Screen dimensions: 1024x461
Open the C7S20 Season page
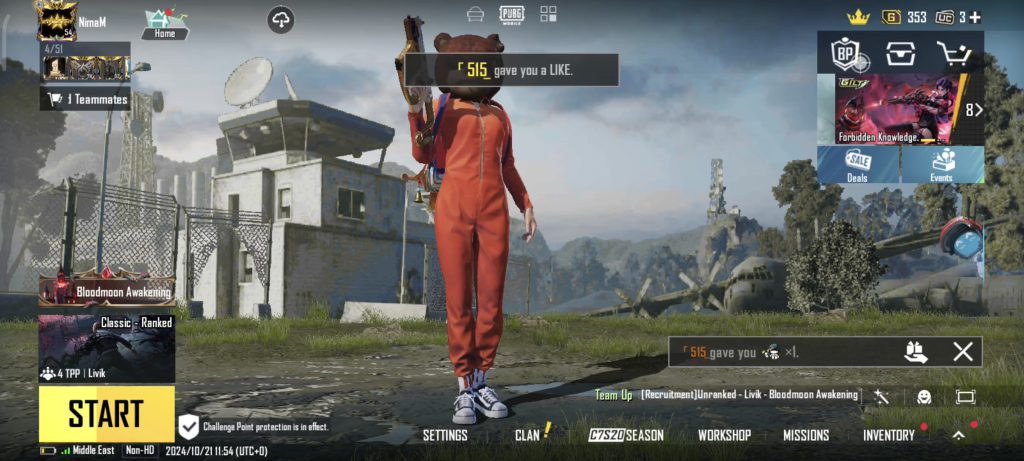626,435
